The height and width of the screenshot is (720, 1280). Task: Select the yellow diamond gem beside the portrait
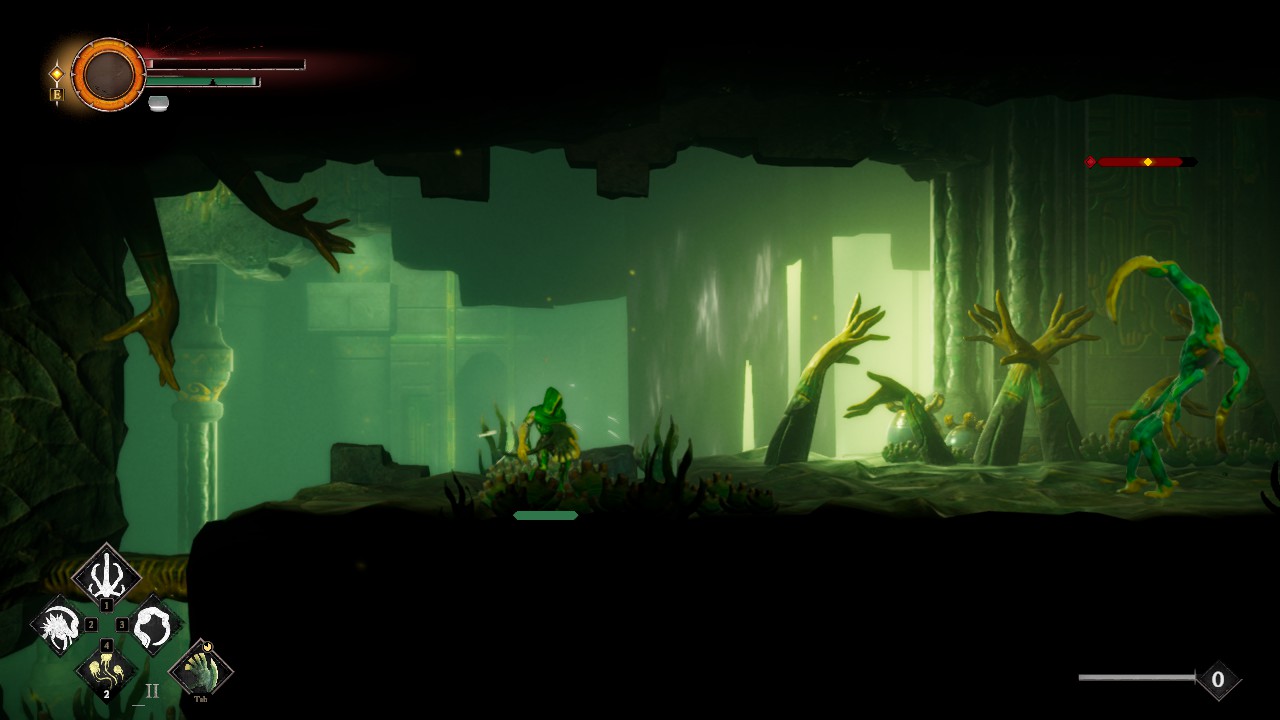click(57, 73)
